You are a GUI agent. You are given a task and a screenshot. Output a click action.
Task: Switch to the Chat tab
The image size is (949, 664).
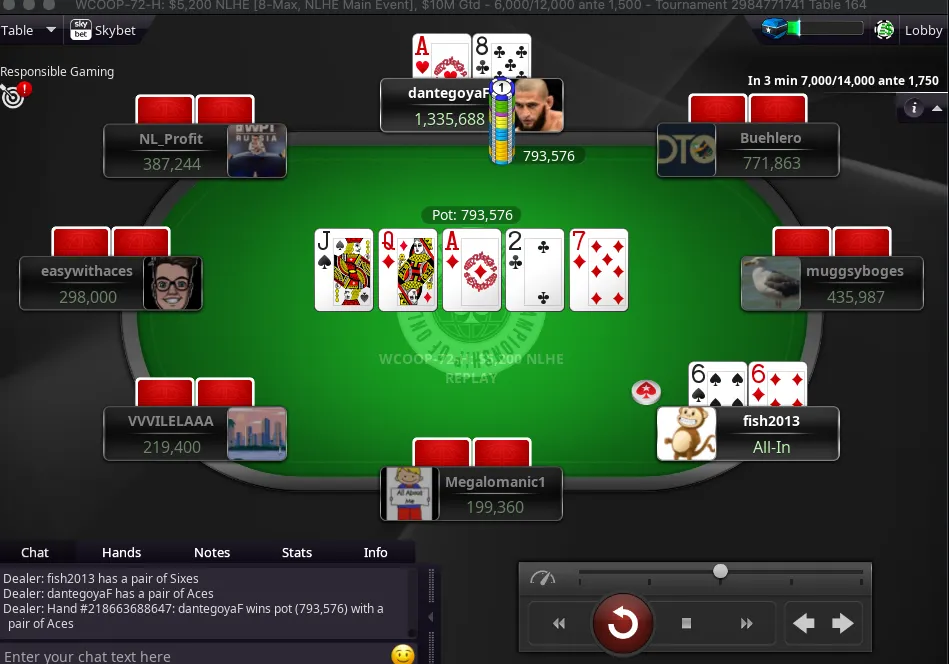click(x=35, y=552)
